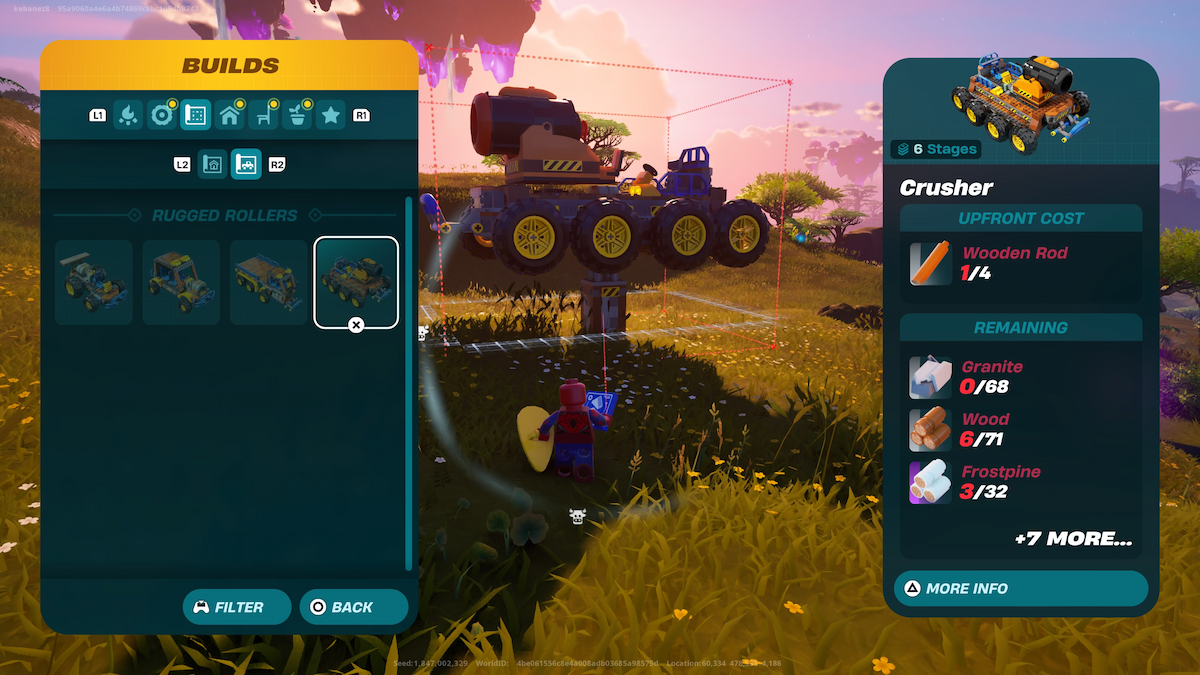Open the Filter options
The image size is (1200, 675).
pyautogui.click(x=237, y=607)
